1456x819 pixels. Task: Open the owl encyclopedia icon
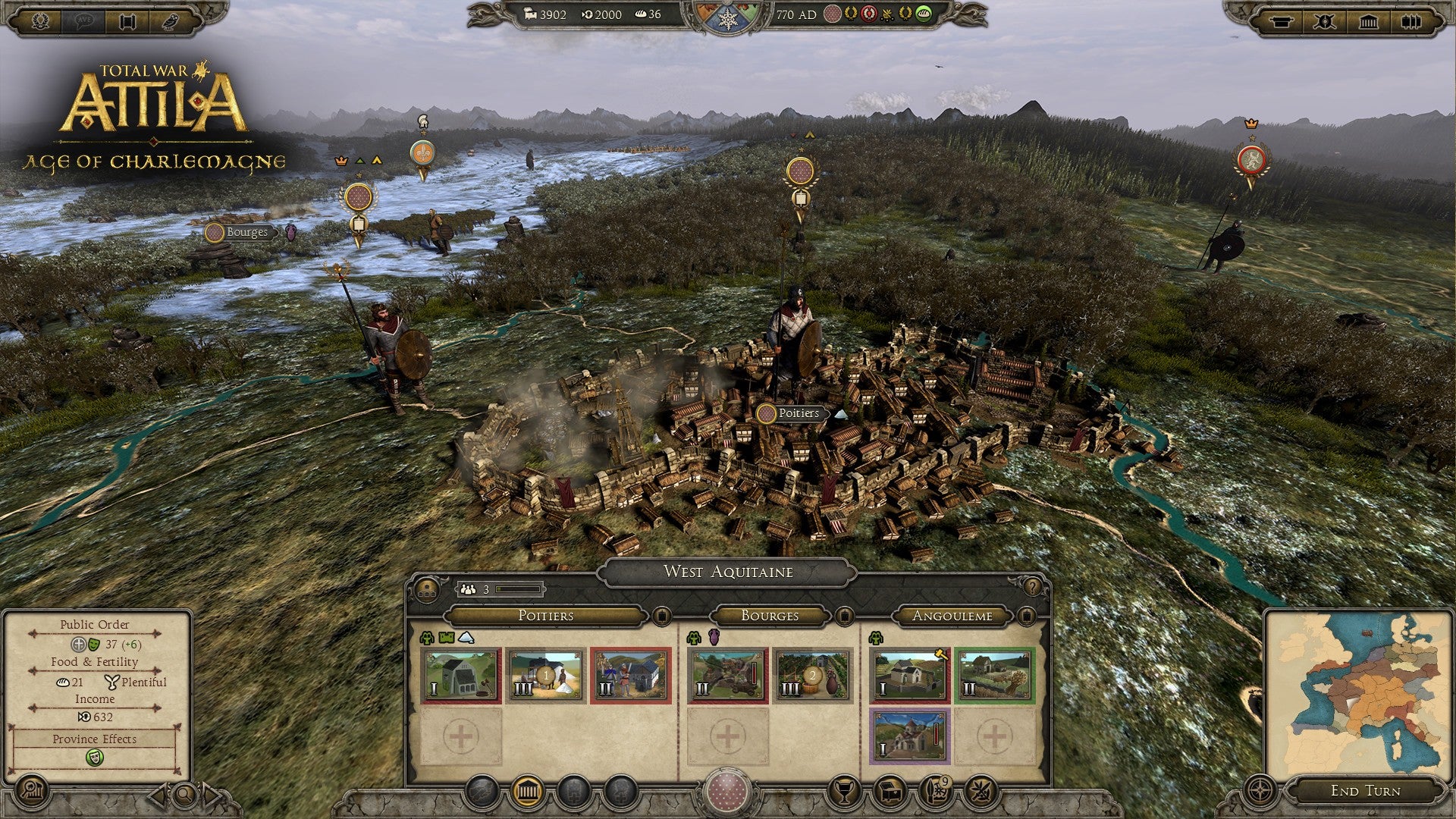172,20
